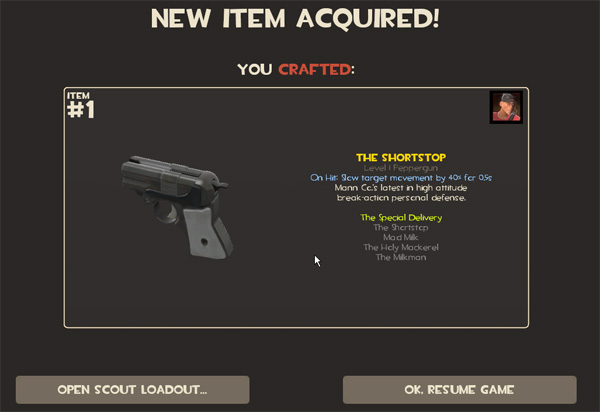Select the Scout class portrait icon

pos(506,107)
